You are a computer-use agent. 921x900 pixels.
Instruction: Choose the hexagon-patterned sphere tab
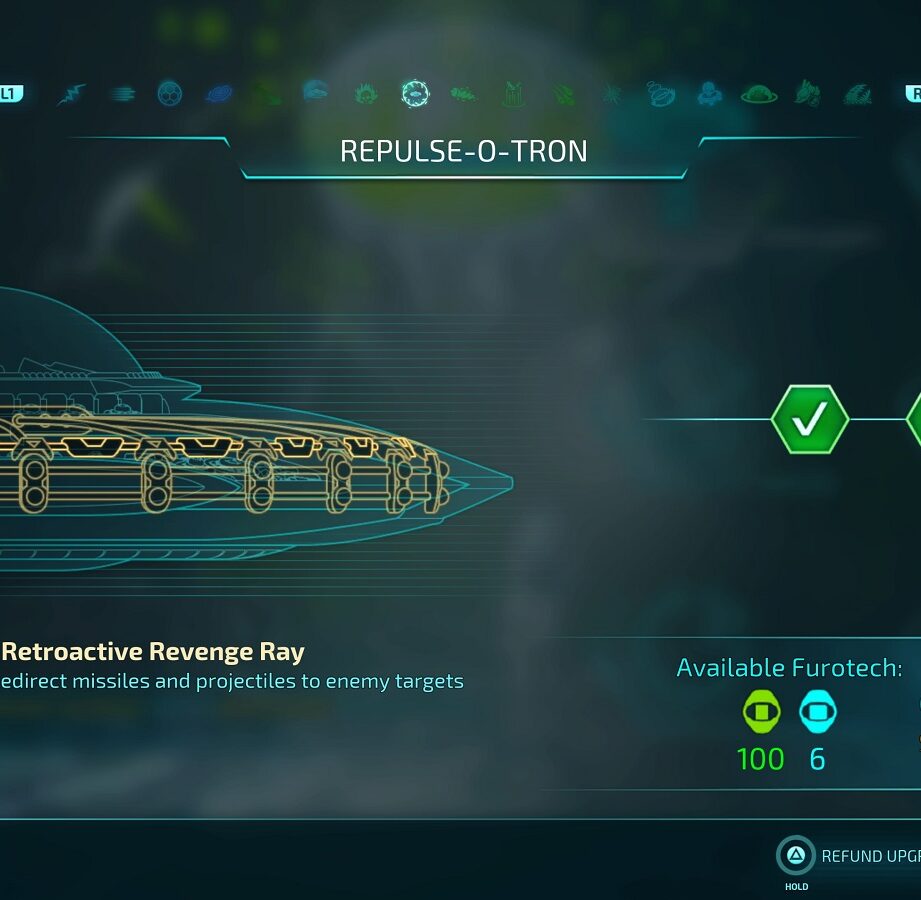tap(170, 94)
